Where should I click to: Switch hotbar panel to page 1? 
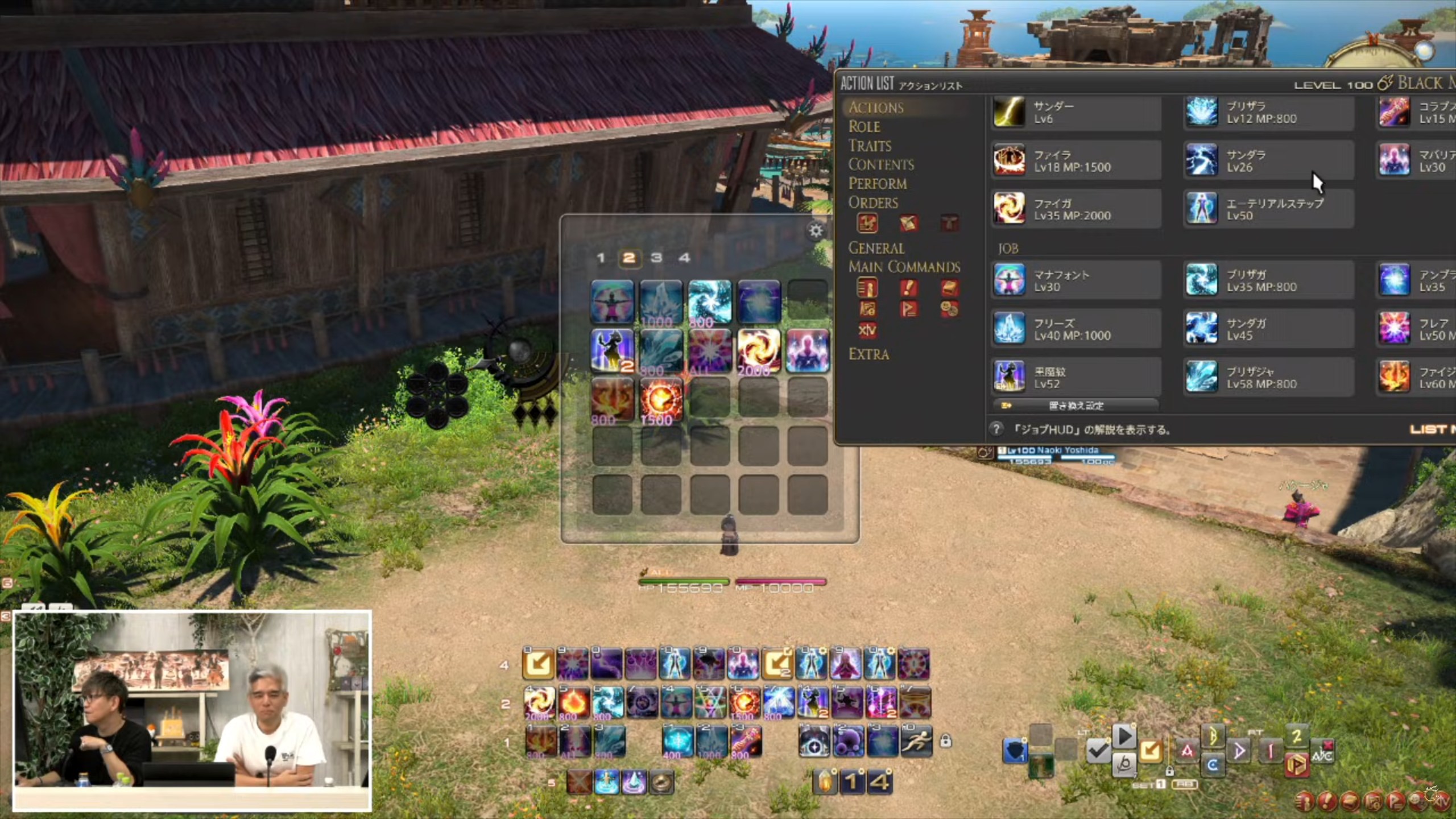click(x=601, y=258)
